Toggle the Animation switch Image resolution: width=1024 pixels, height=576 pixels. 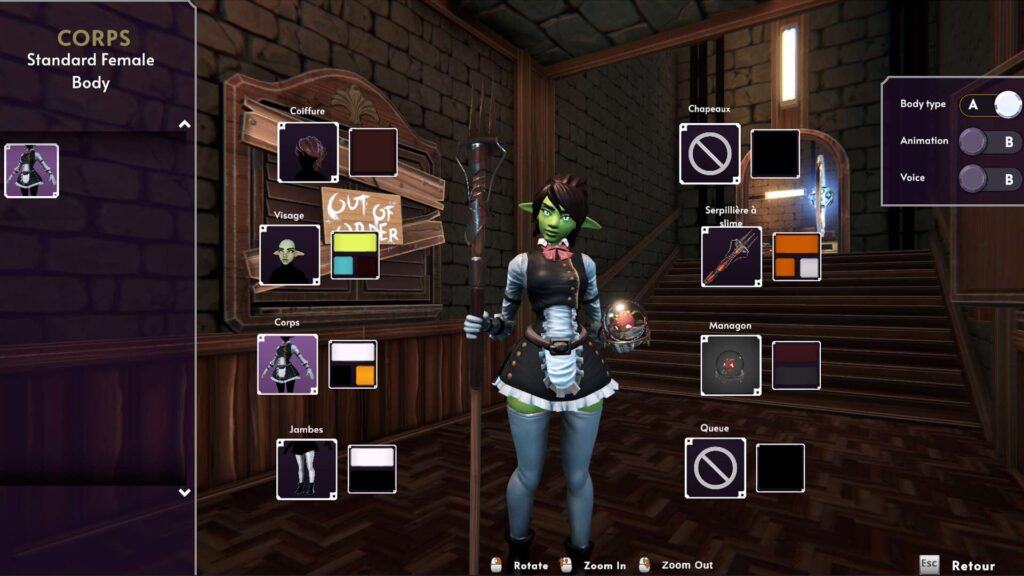pyautogui.click(x=991, y=142)
